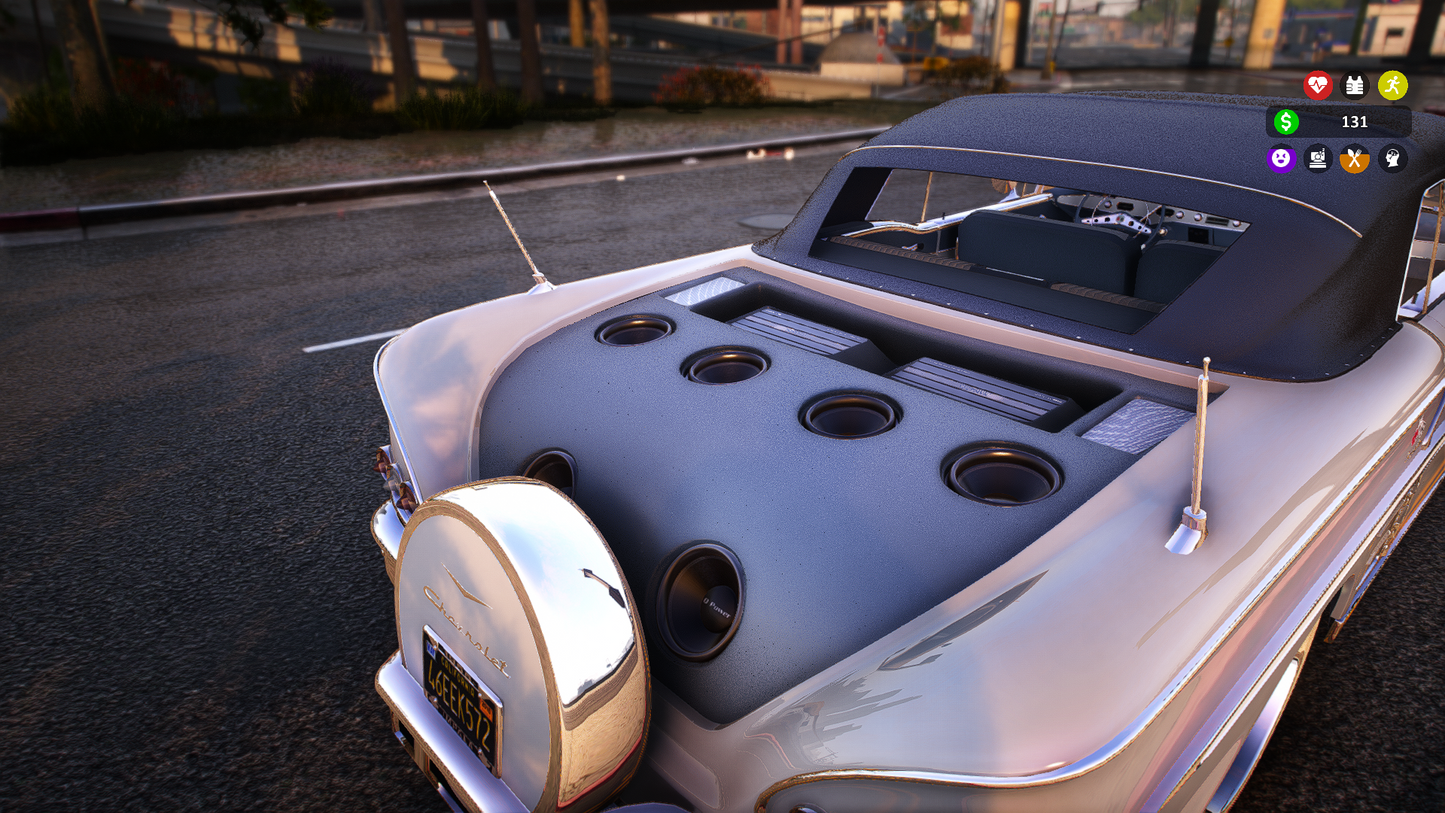Select the body armor vest icon

pos(1355,86)
